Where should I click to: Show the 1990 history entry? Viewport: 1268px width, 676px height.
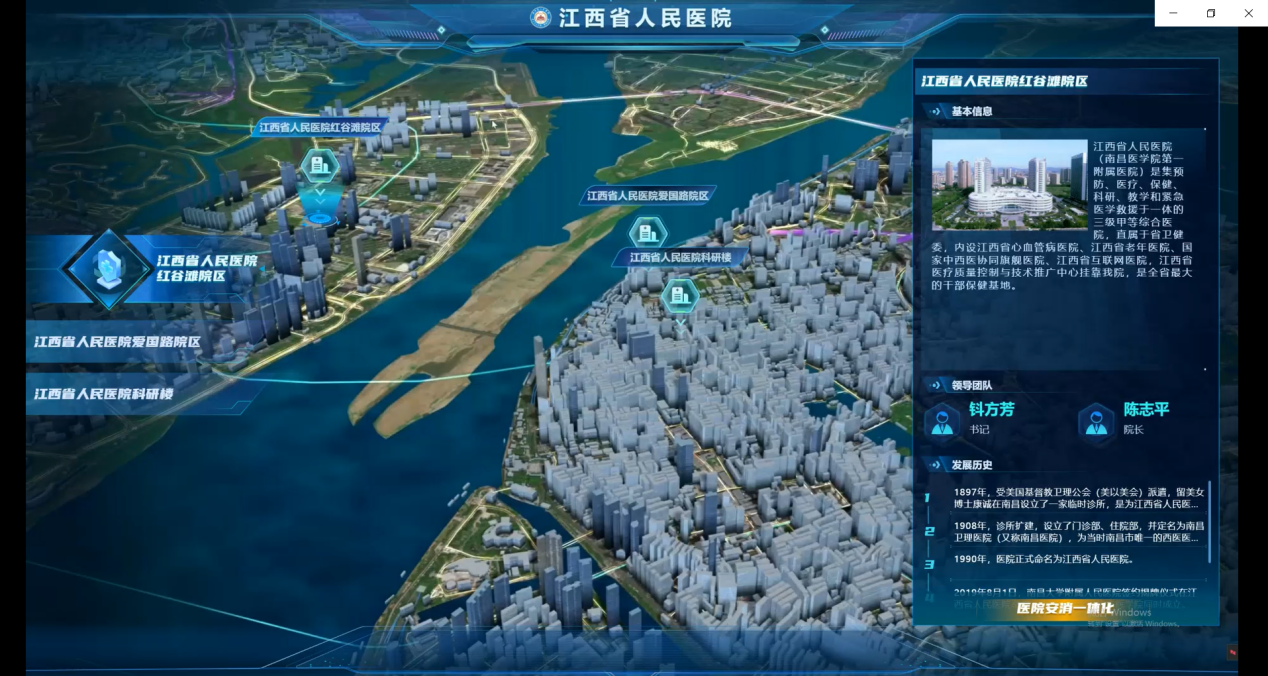click(x=1057, y=559)
